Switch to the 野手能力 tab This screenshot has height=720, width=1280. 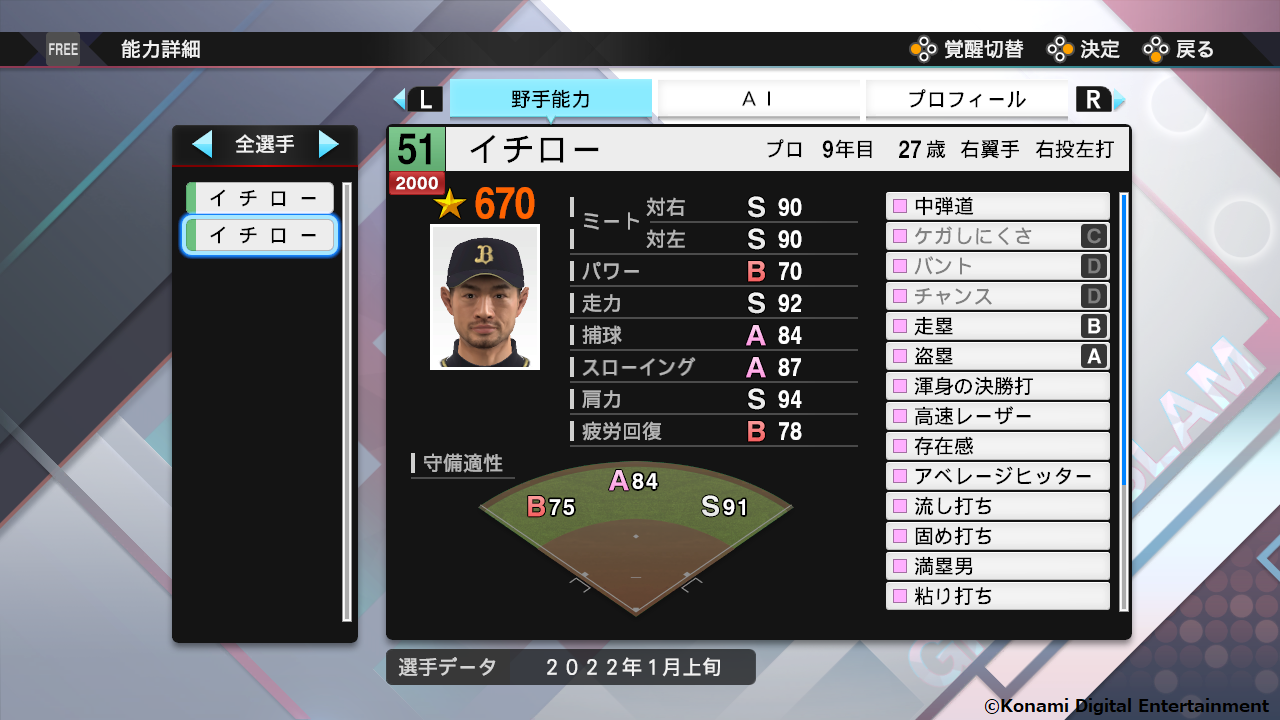tap(551, 99)
